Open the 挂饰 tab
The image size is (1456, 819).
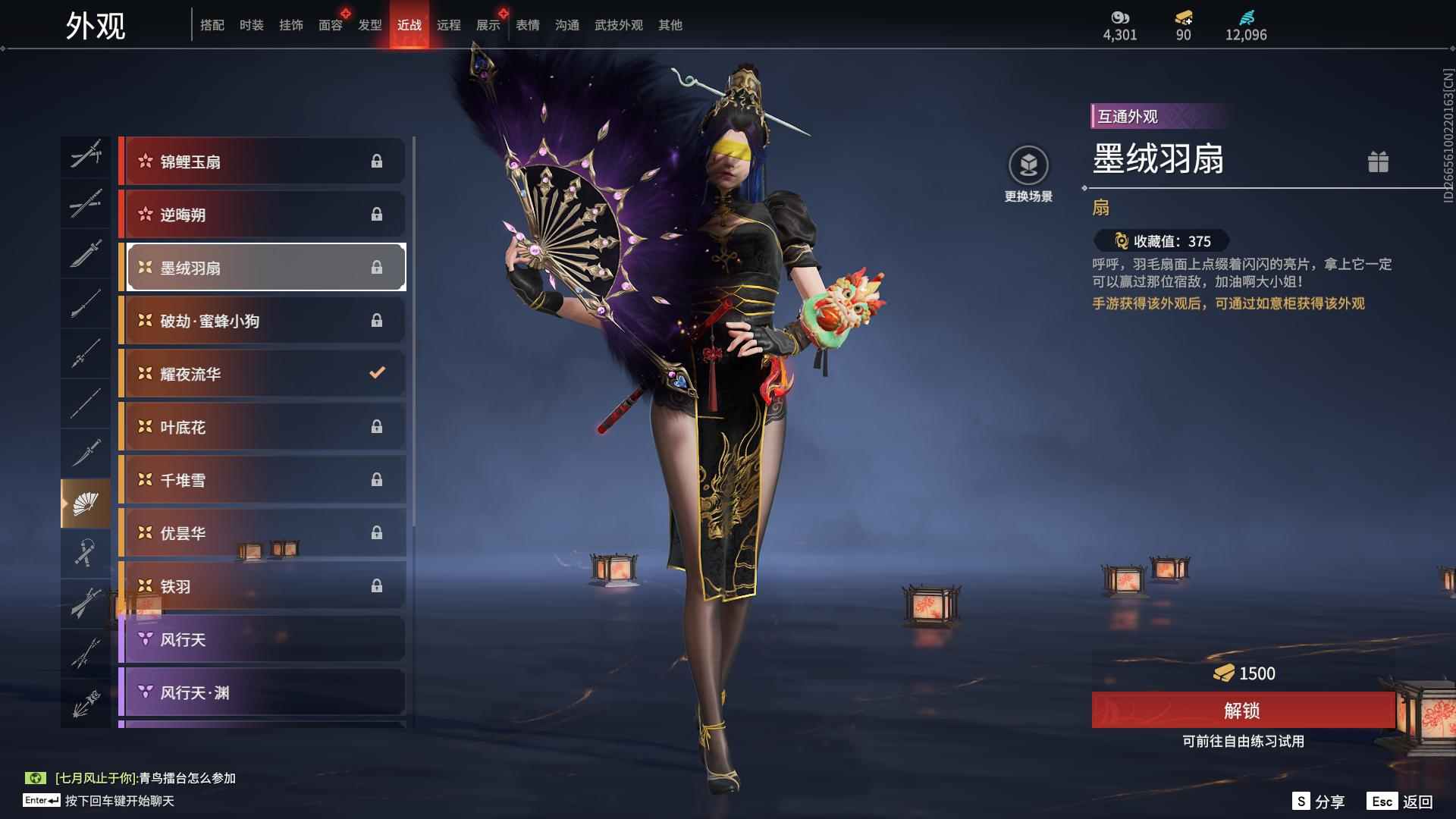pyautogui.click(x=290, y=25)
